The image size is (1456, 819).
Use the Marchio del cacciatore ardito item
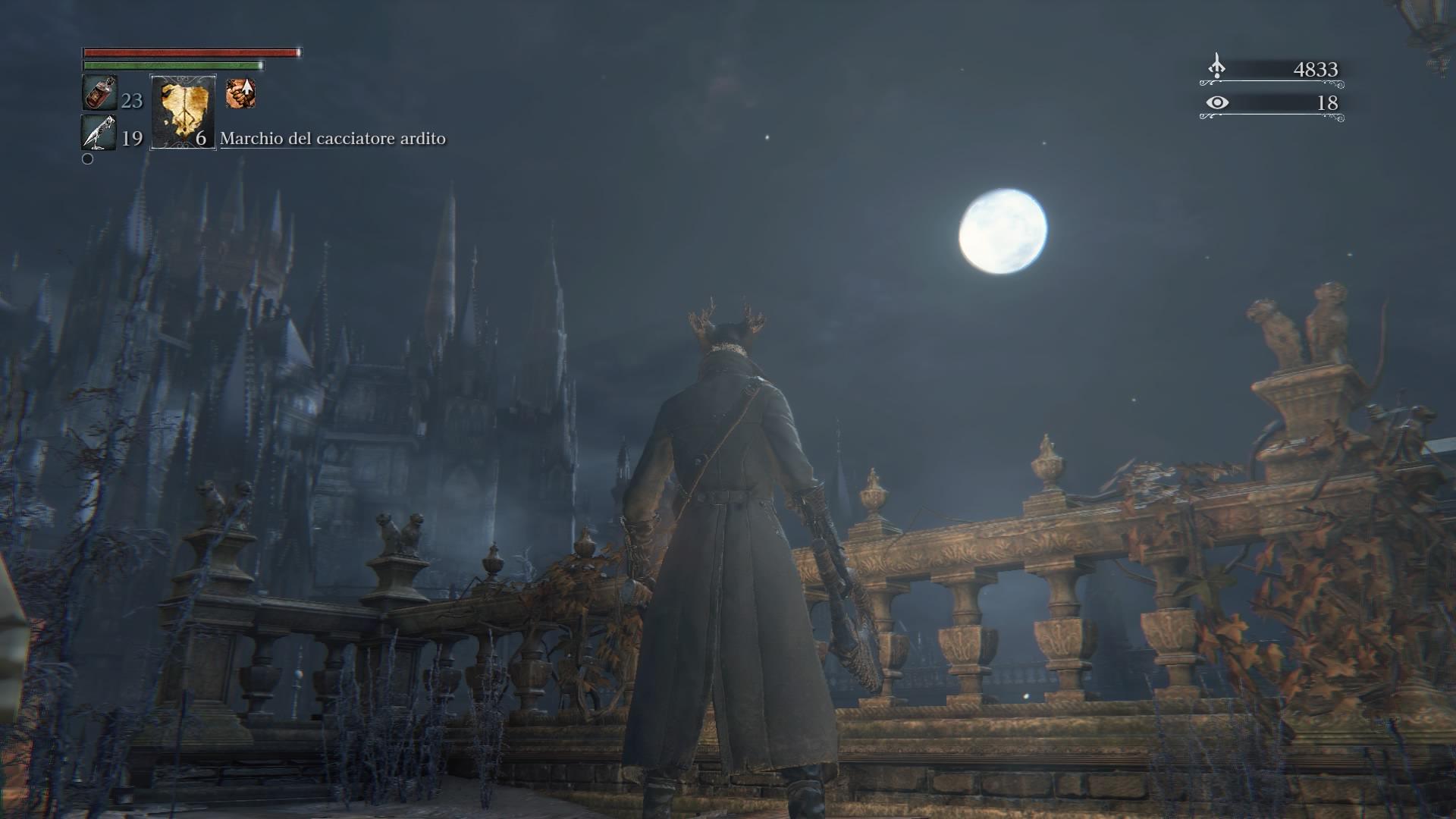pos(183,112)
